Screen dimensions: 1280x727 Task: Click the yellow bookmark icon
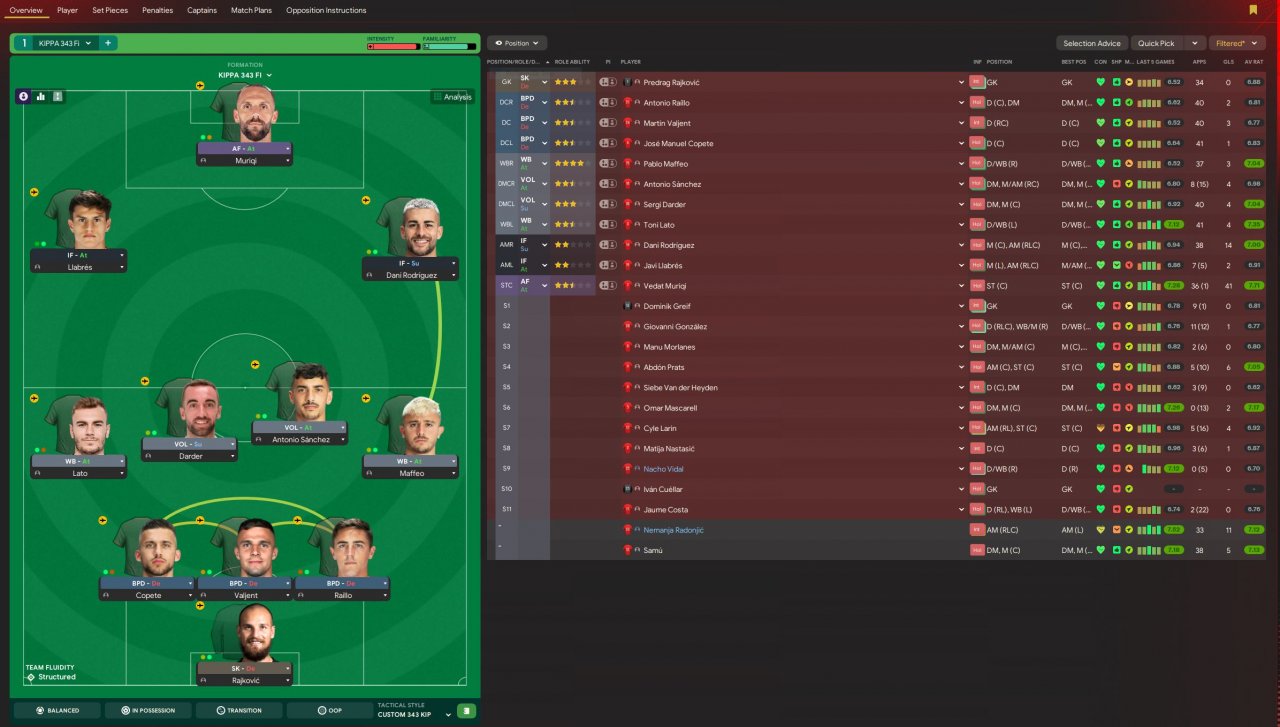(1253, 10)
